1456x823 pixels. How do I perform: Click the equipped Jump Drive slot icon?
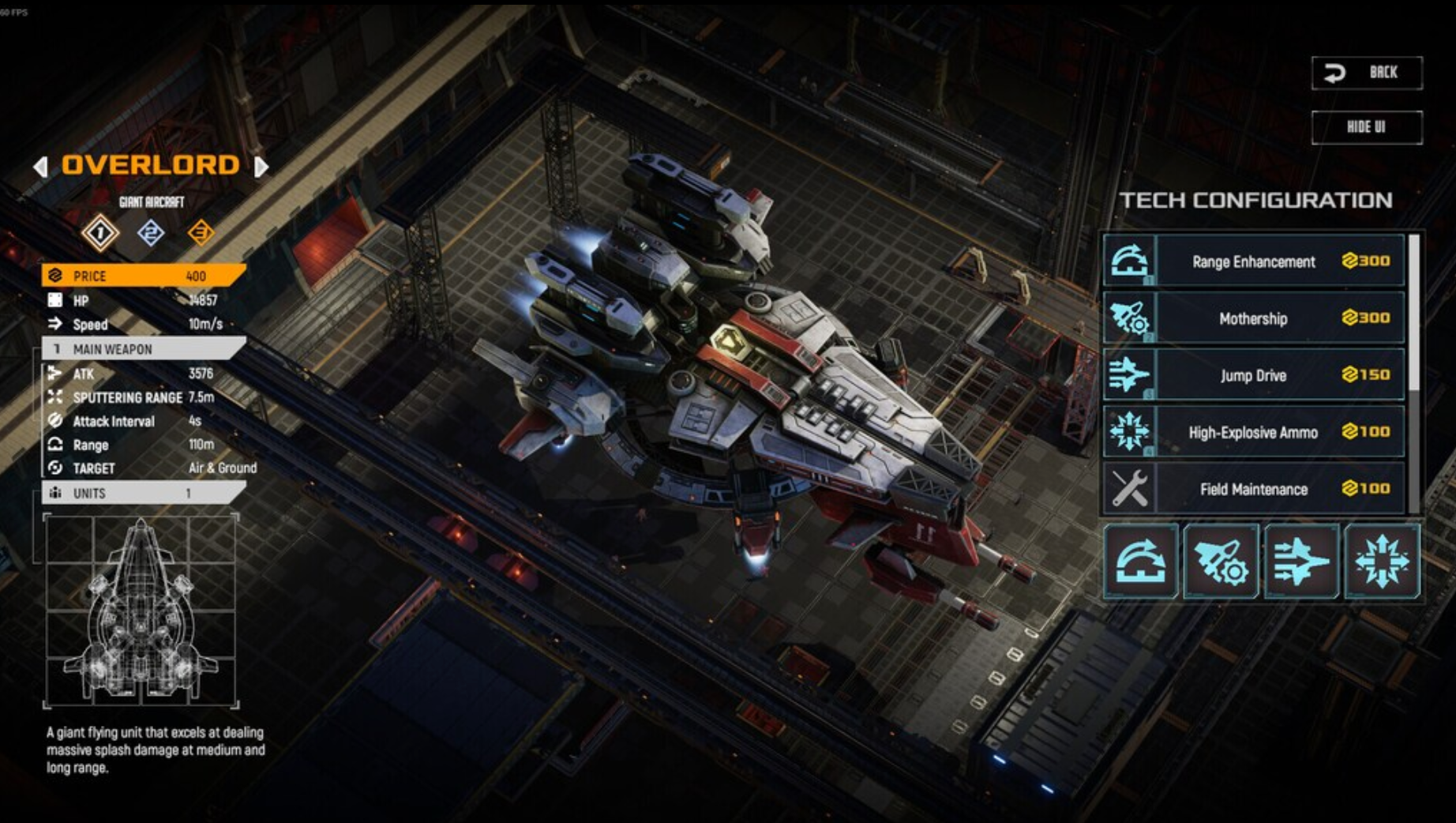(x=1301, y=562)
